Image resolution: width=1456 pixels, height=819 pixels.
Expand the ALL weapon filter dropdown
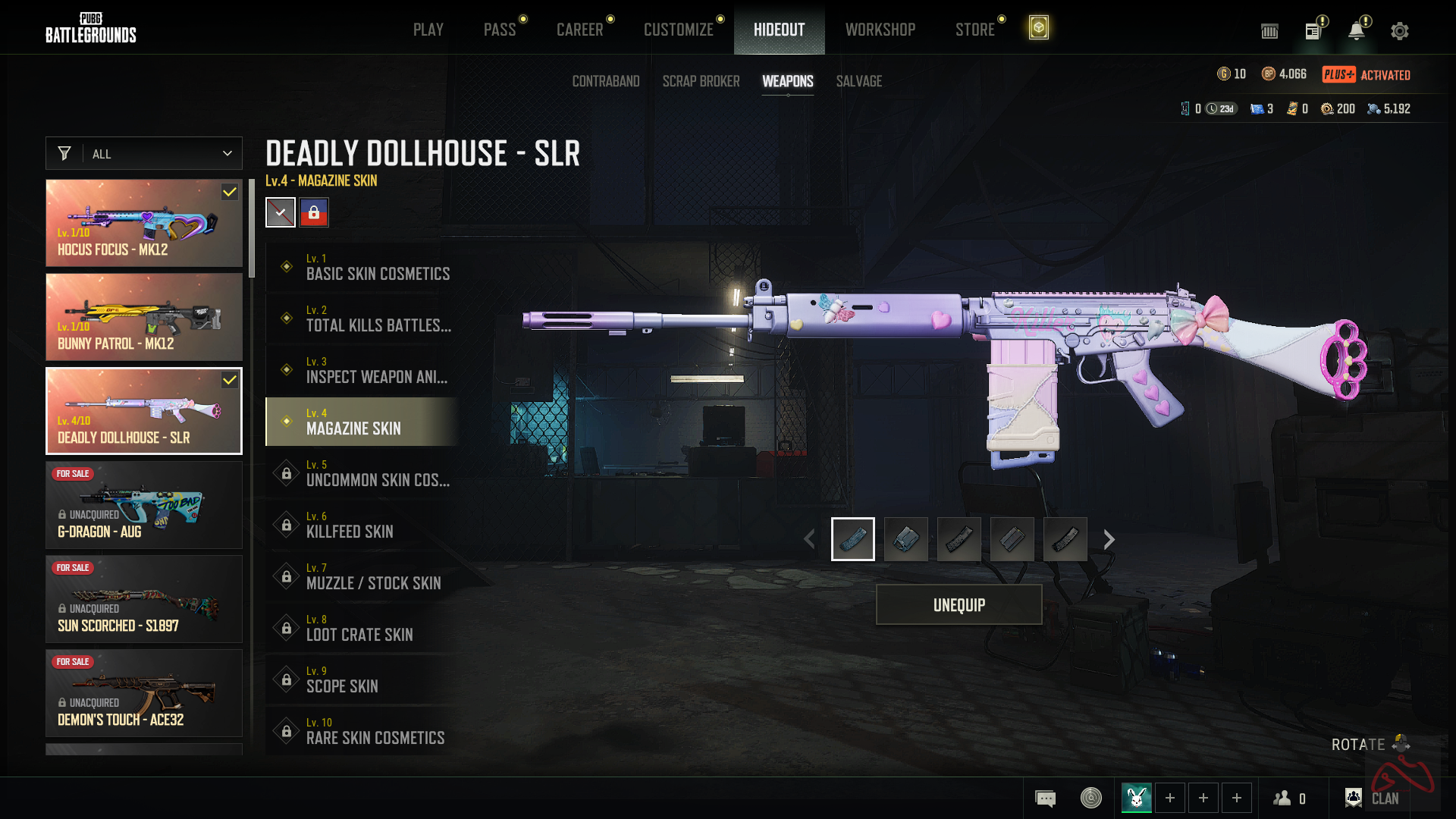[144, 153]
